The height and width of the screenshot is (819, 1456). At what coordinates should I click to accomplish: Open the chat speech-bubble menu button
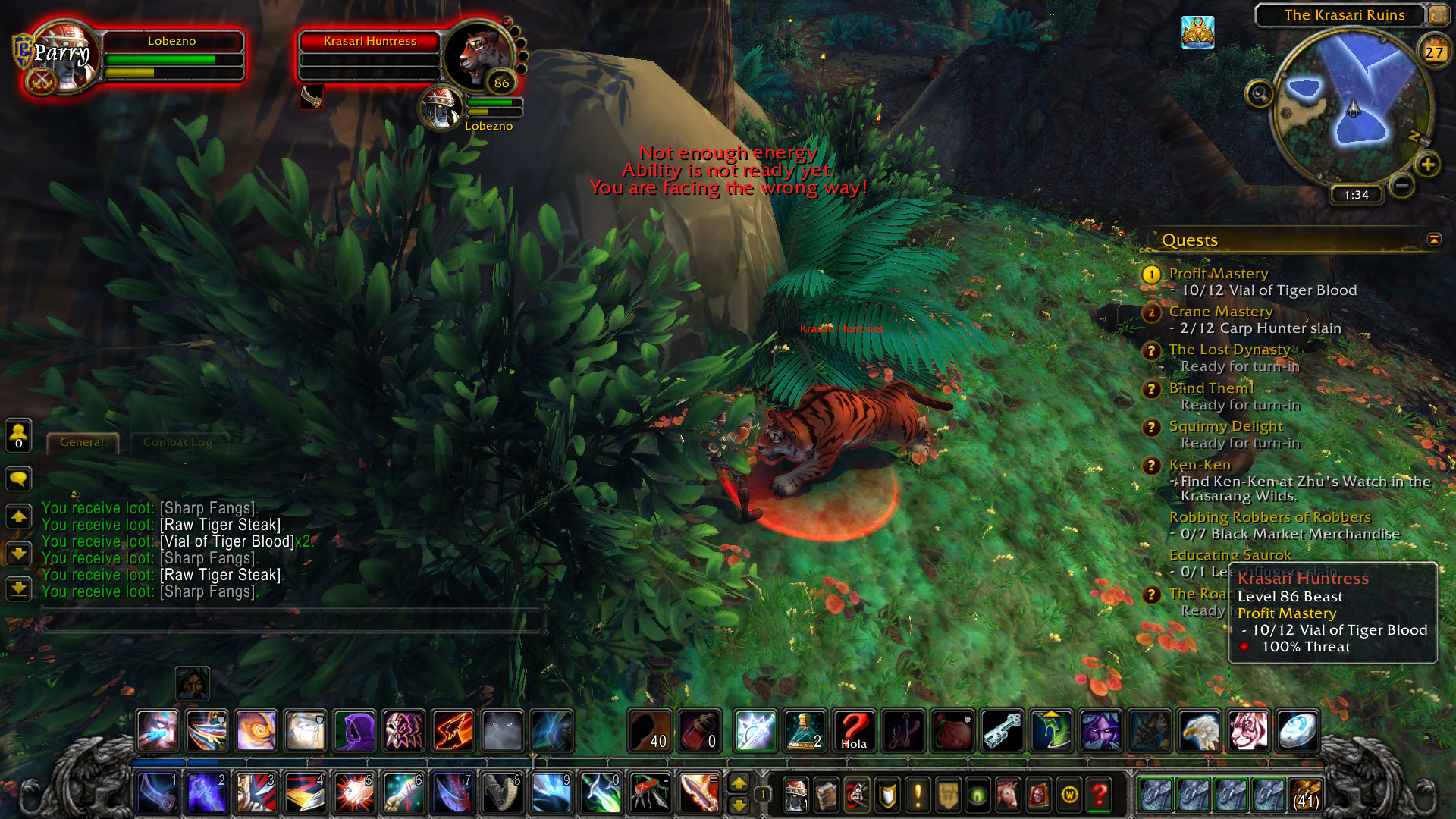tap(19, 479)
